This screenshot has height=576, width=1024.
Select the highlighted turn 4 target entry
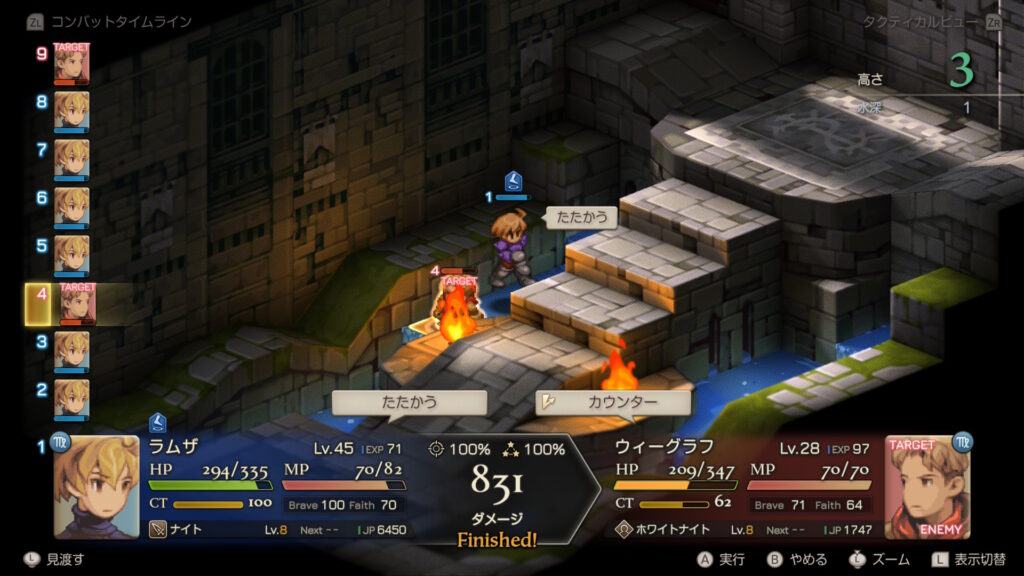pos(75,303)
